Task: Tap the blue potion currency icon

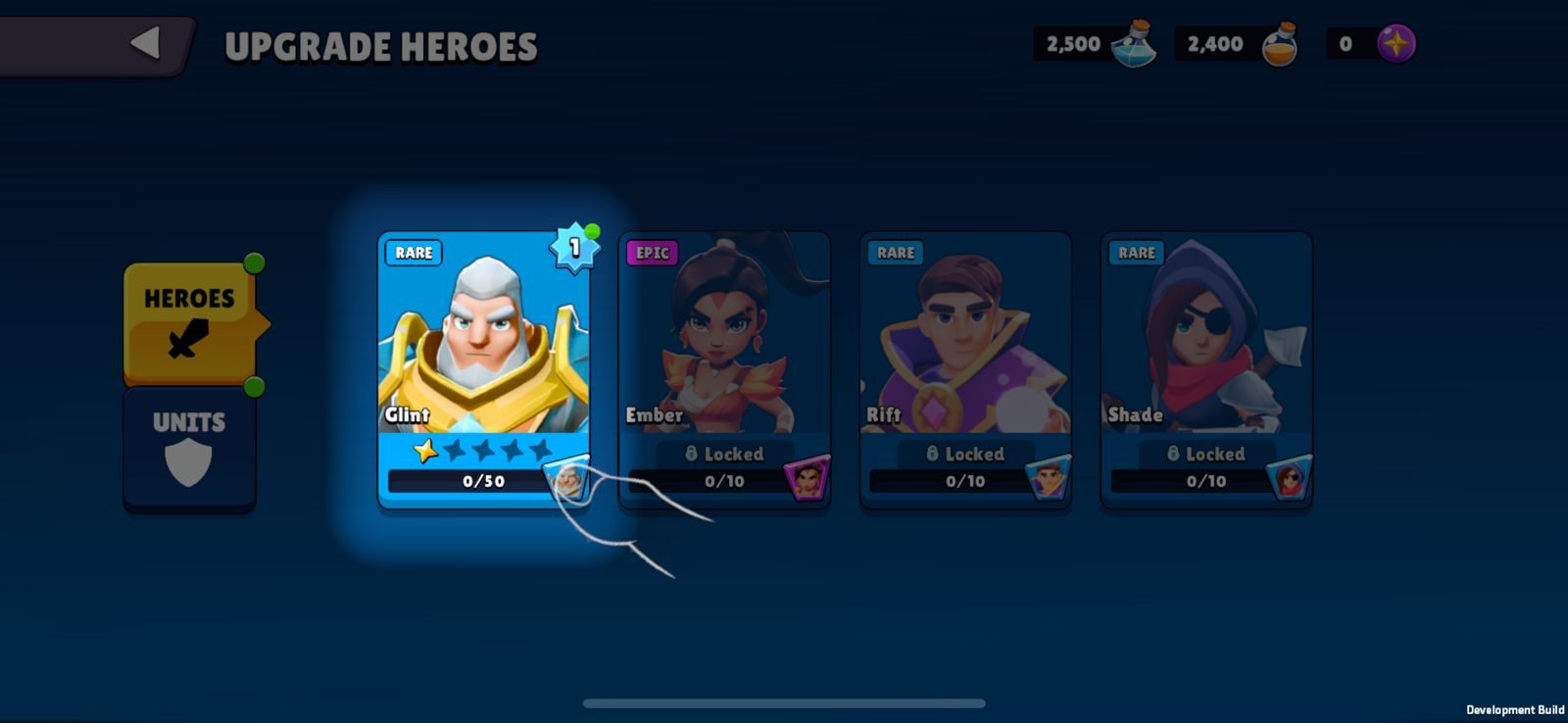Action: 1135,44
